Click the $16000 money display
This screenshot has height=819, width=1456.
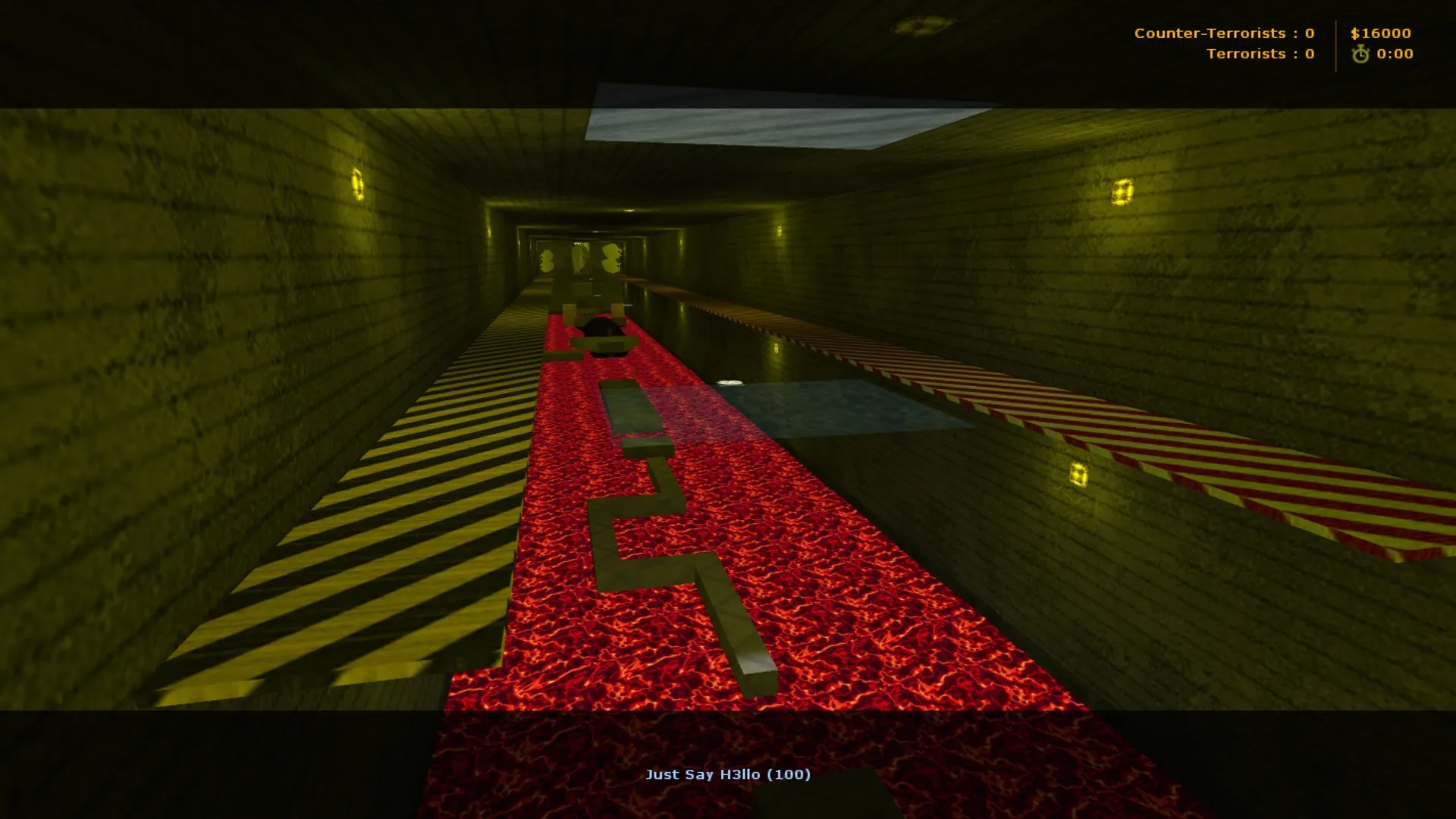1382,33
